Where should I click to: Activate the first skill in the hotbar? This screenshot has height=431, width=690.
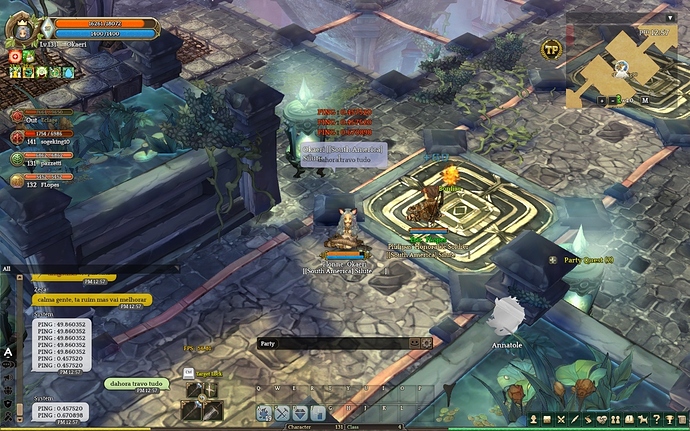[264, 412]
